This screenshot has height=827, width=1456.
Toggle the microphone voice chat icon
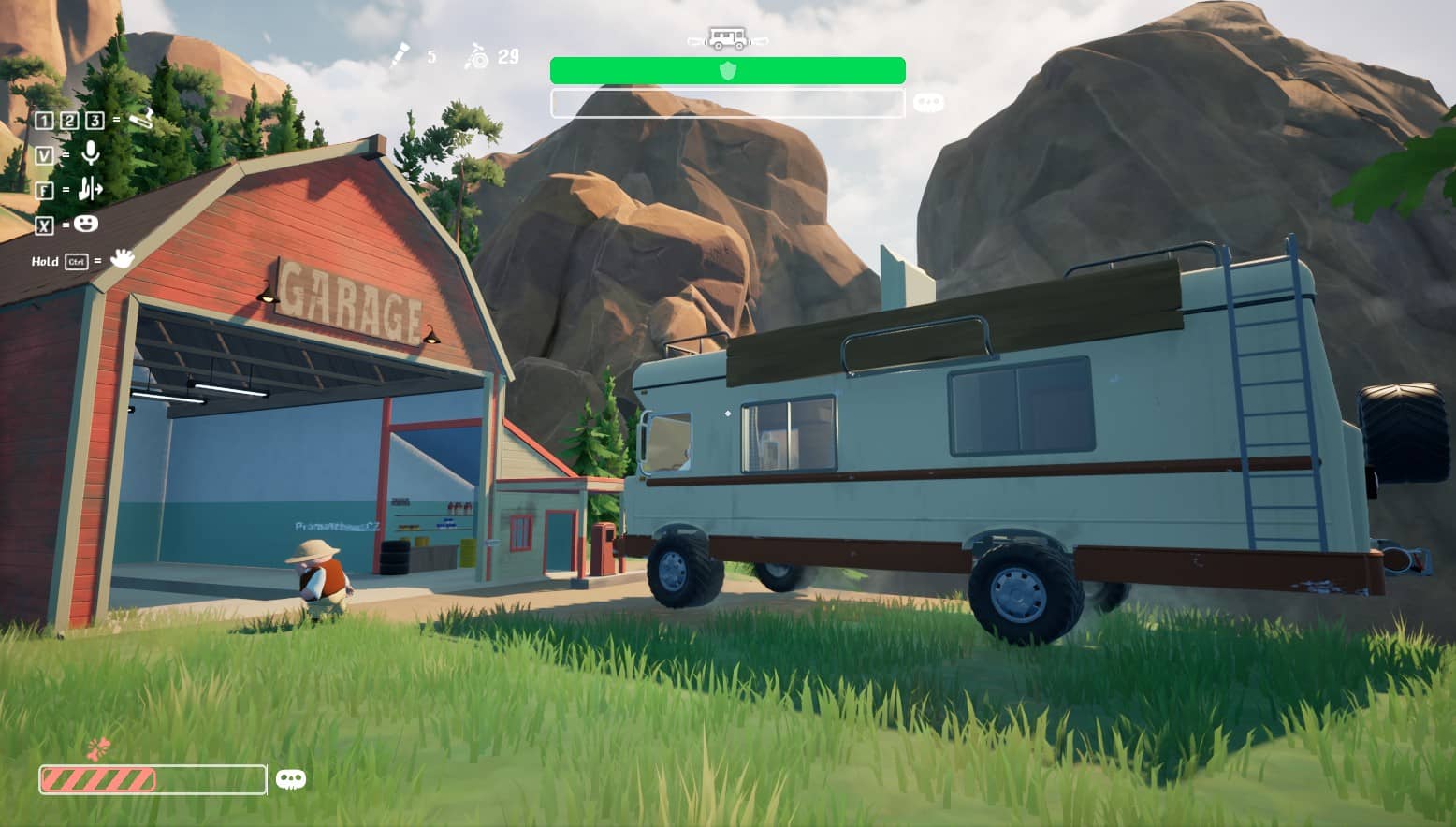pos(91,153)
